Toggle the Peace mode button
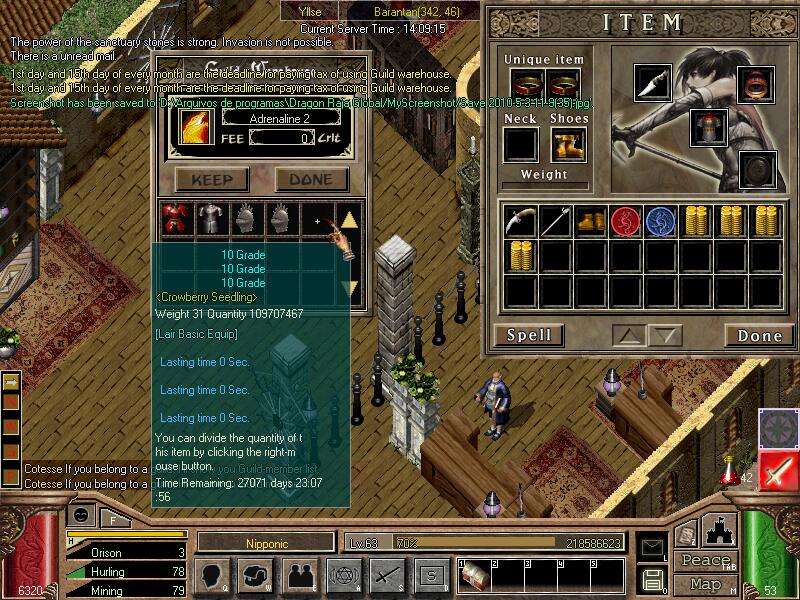Screen dimensions: 800x600 pyautogui.click(x=705, y=561)
